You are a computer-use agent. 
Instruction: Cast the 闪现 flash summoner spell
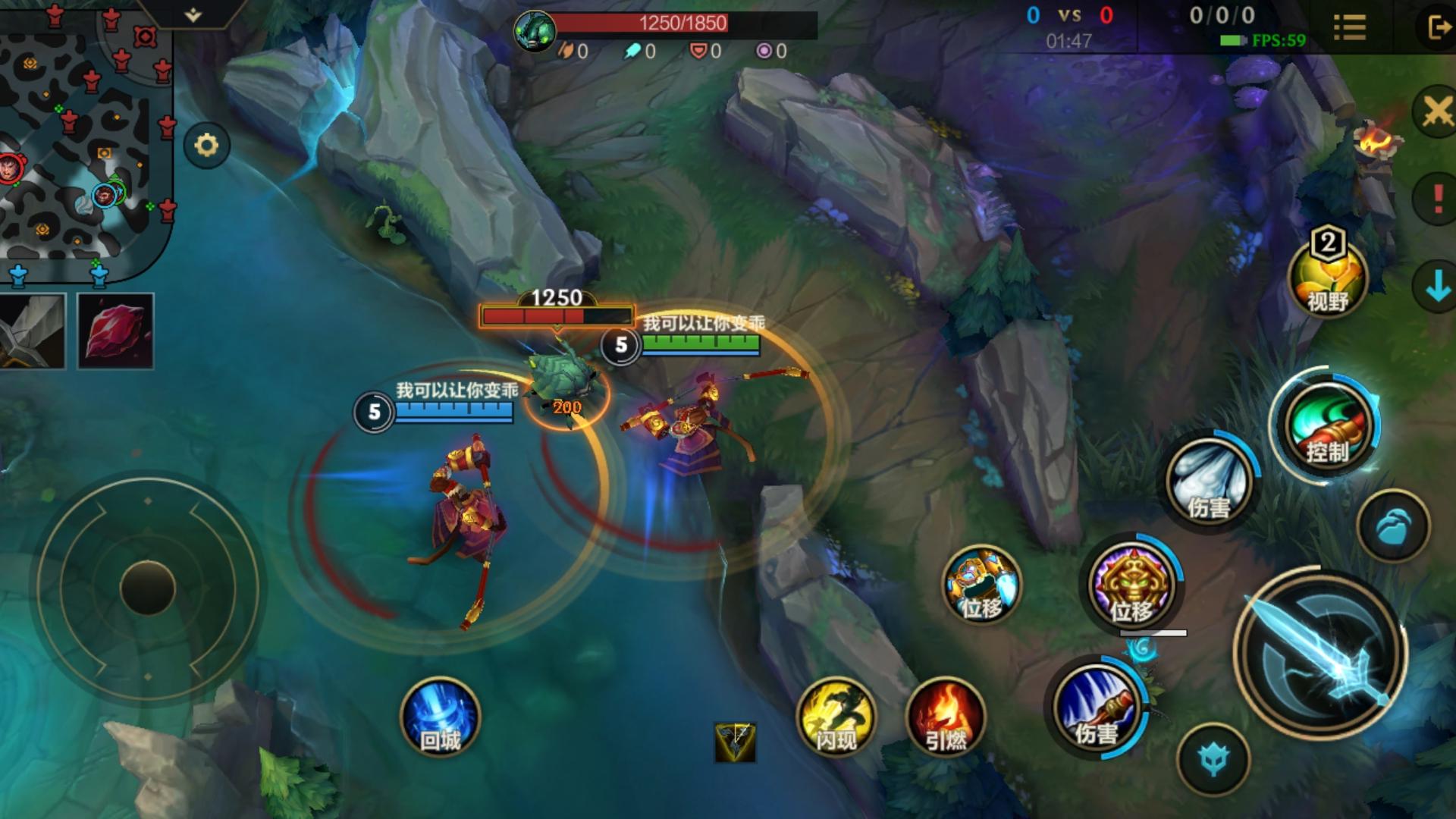click(836, 716)
